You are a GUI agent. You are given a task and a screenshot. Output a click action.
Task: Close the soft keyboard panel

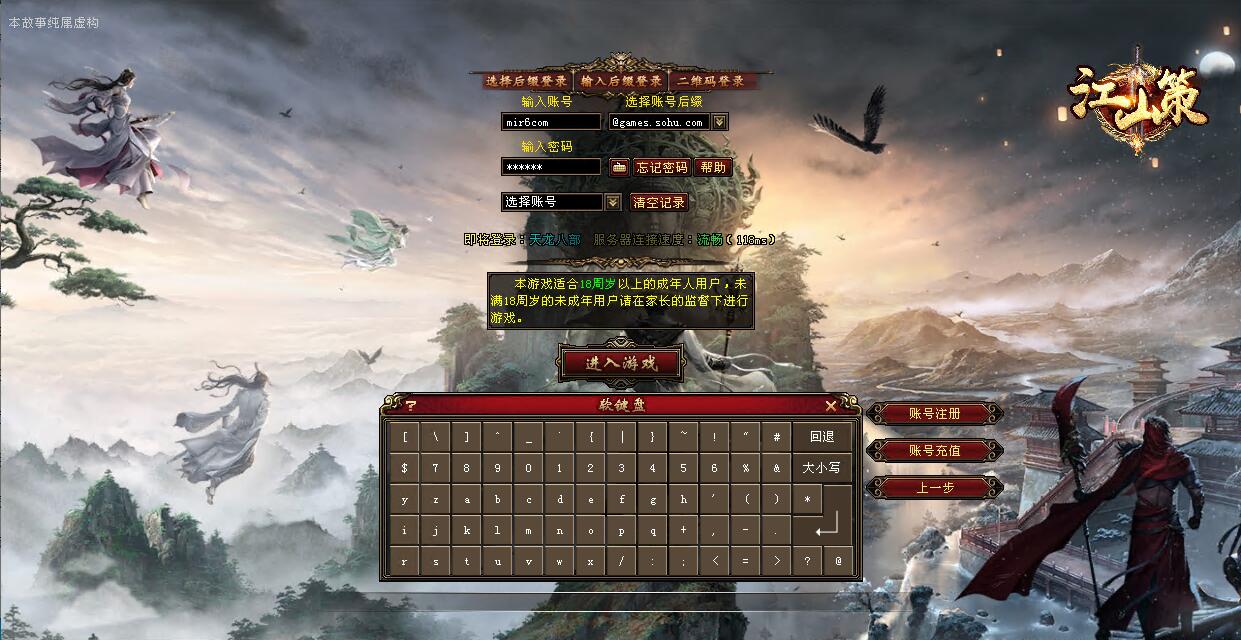(x=831, y=405)
